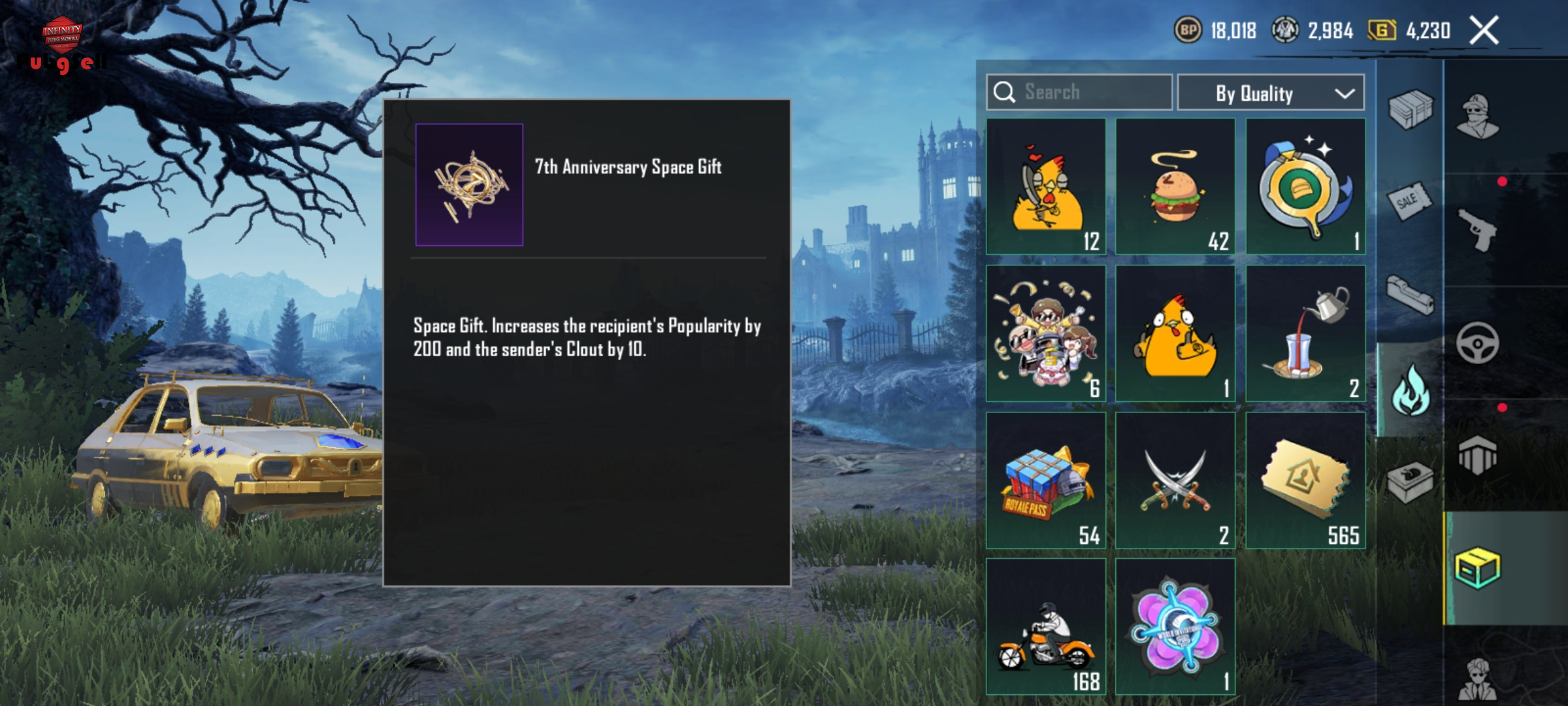Select the chicken with frying pan item

(1046, 186)
